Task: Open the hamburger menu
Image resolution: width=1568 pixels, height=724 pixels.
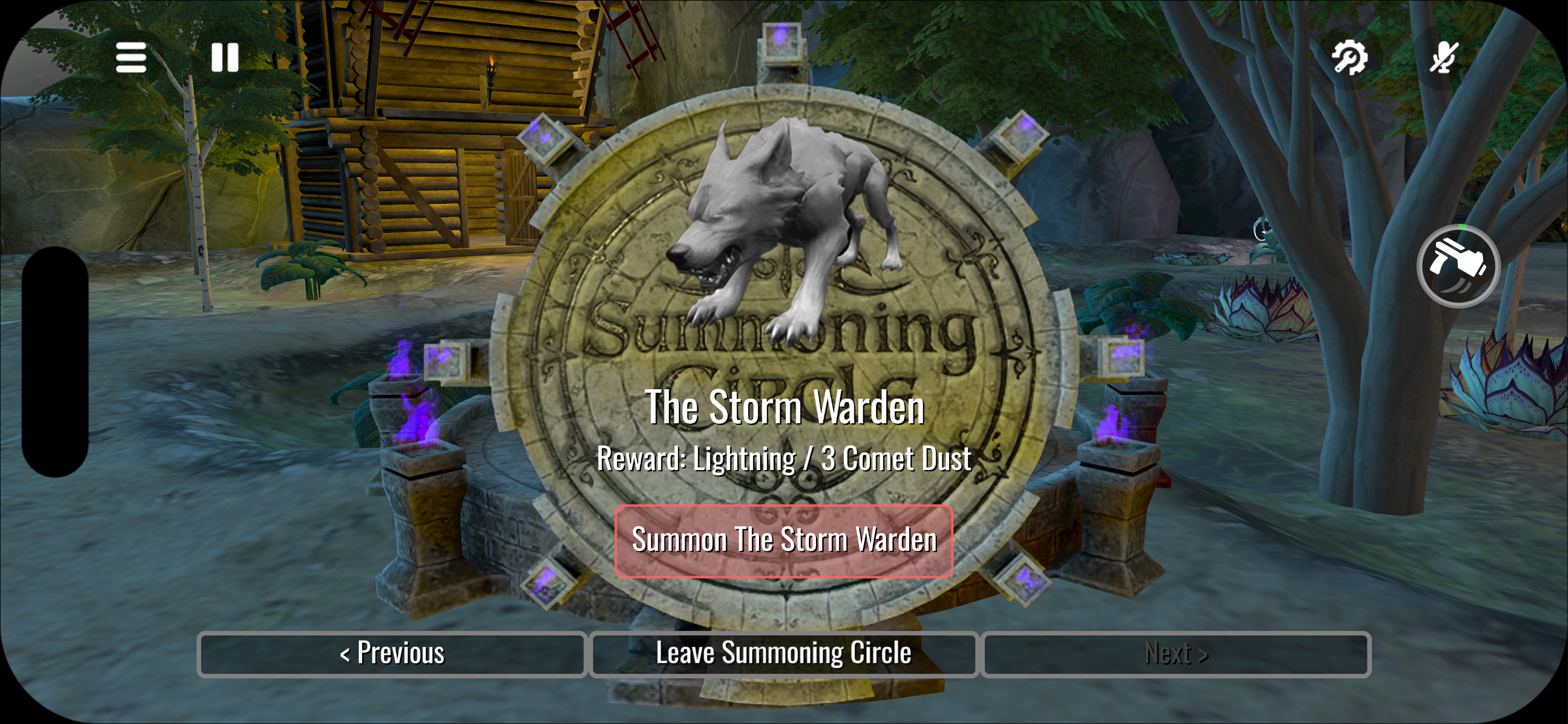Action: 131,58
